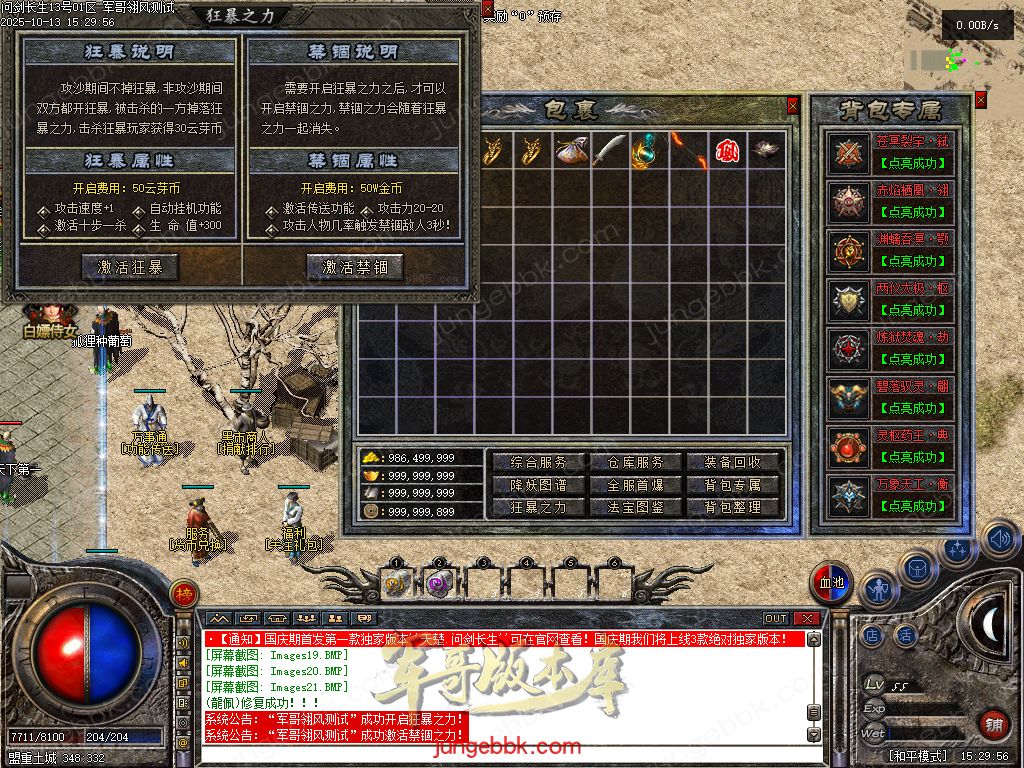This screenshot has height=768, width=1024.
Task: Choose the 装备回收 equipment recycle button
Action: (732, 463)
